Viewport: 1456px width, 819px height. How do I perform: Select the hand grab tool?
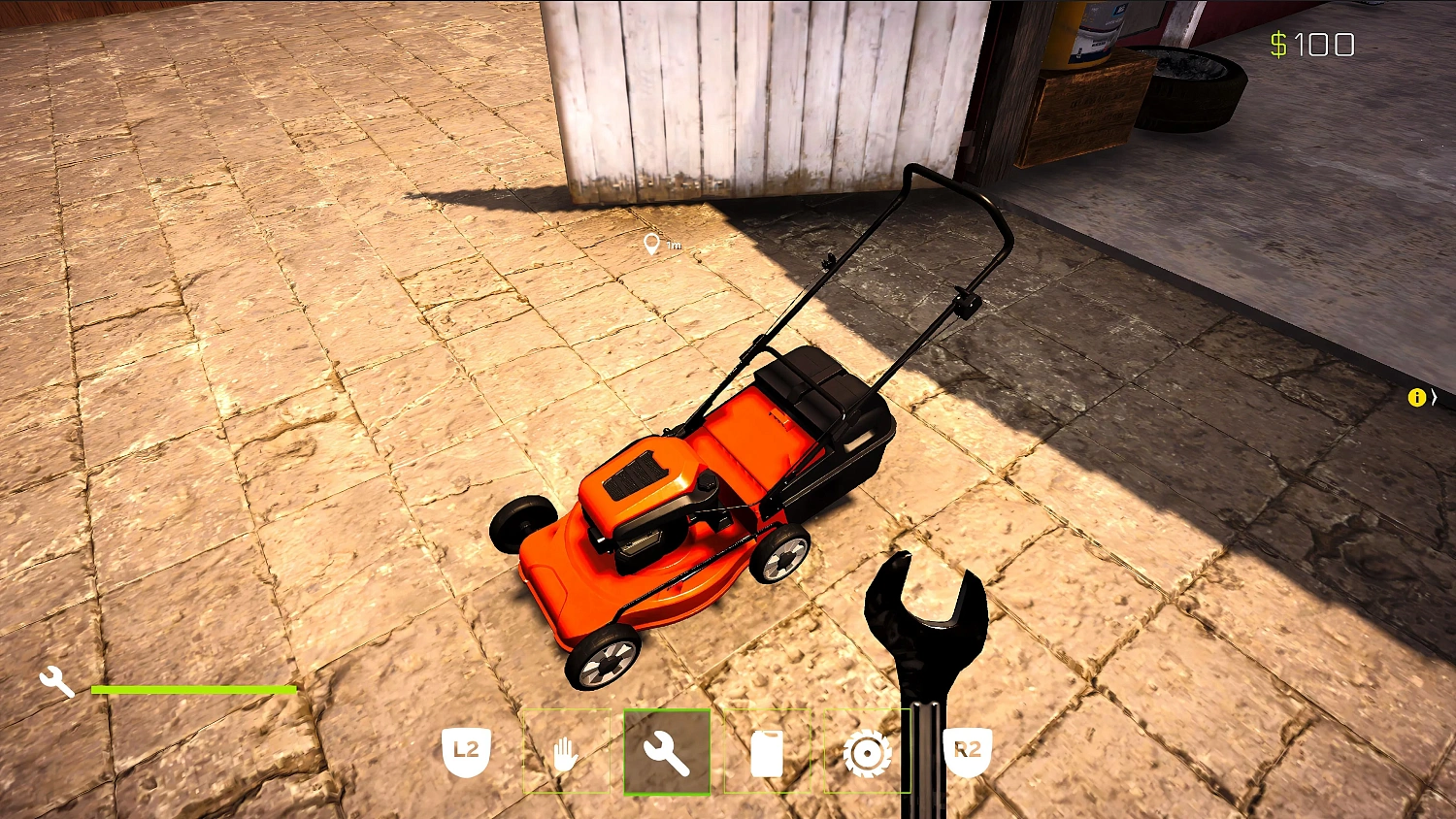click(566, 752)
